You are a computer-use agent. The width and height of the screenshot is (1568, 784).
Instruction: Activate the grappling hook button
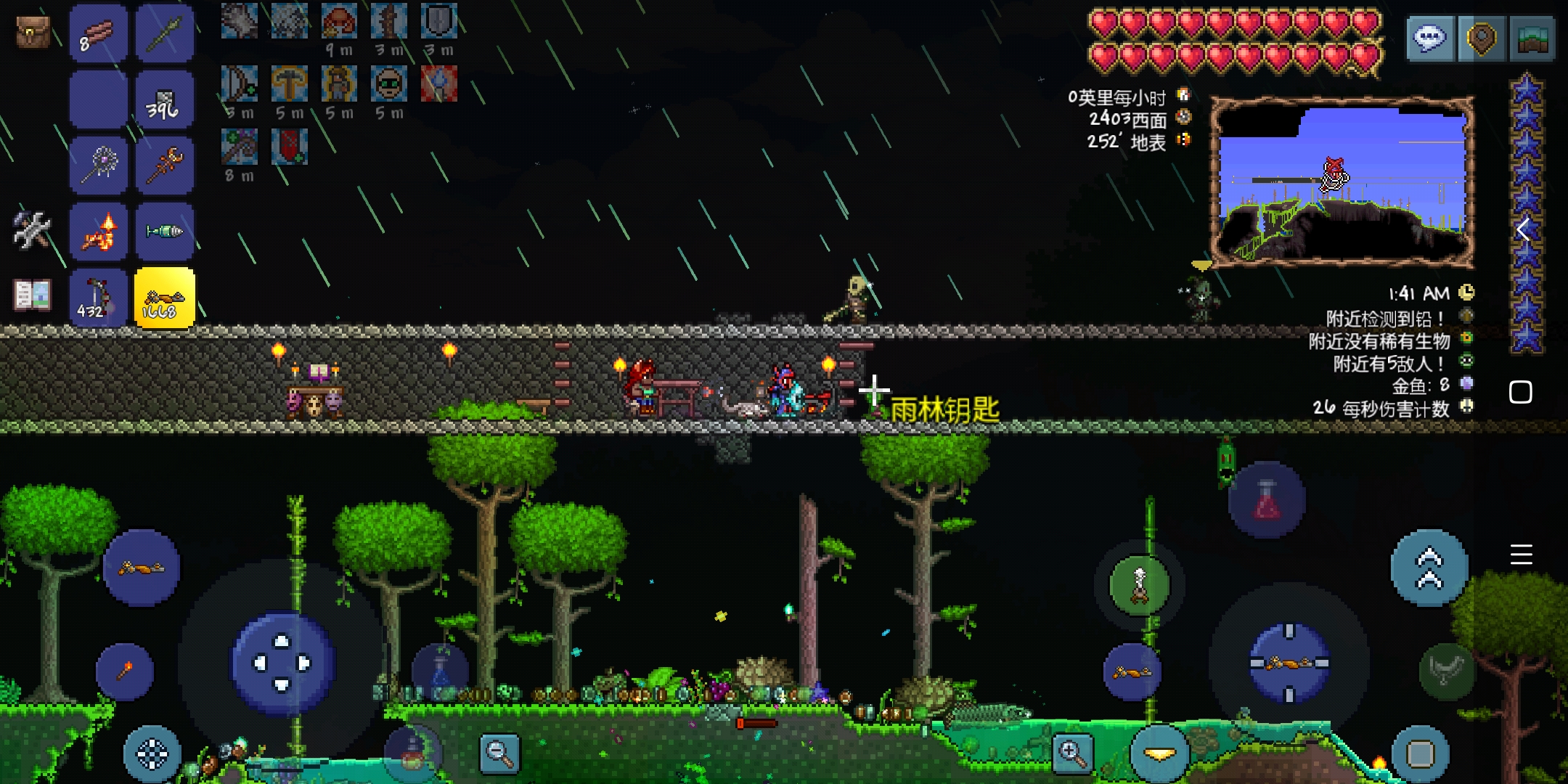[x=1140, y=585]
